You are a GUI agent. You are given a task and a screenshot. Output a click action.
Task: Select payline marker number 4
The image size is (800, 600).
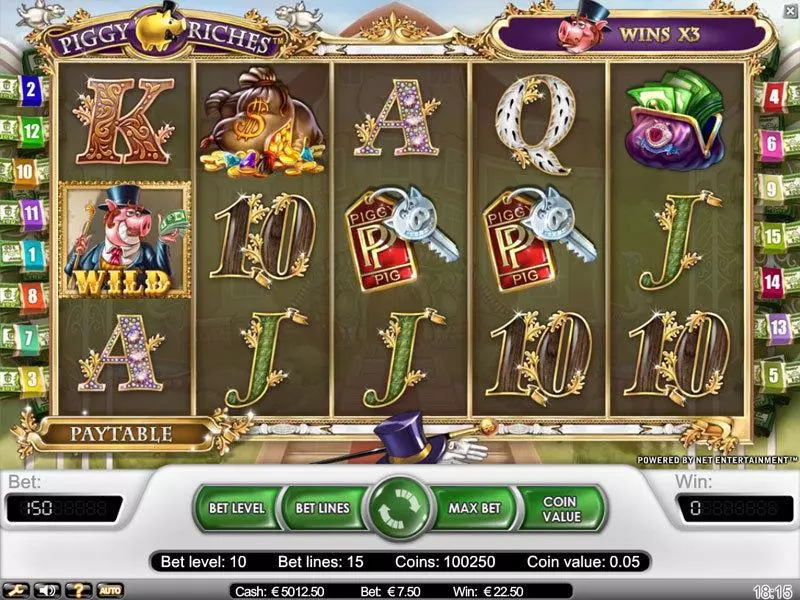tap(772, 97)
